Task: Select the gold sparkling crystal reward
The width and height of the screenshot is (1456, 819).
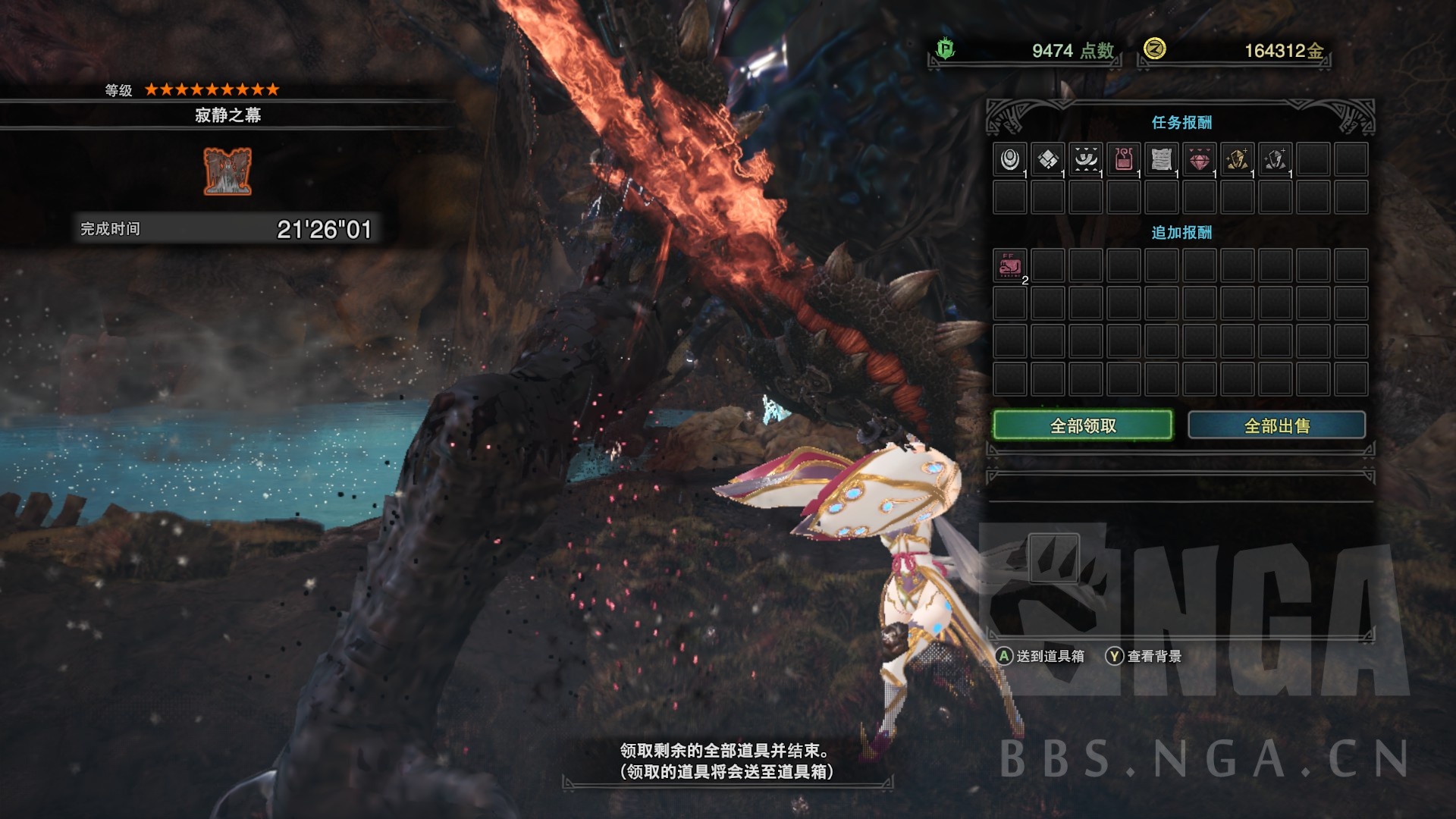Action: tap(1238, 159)
